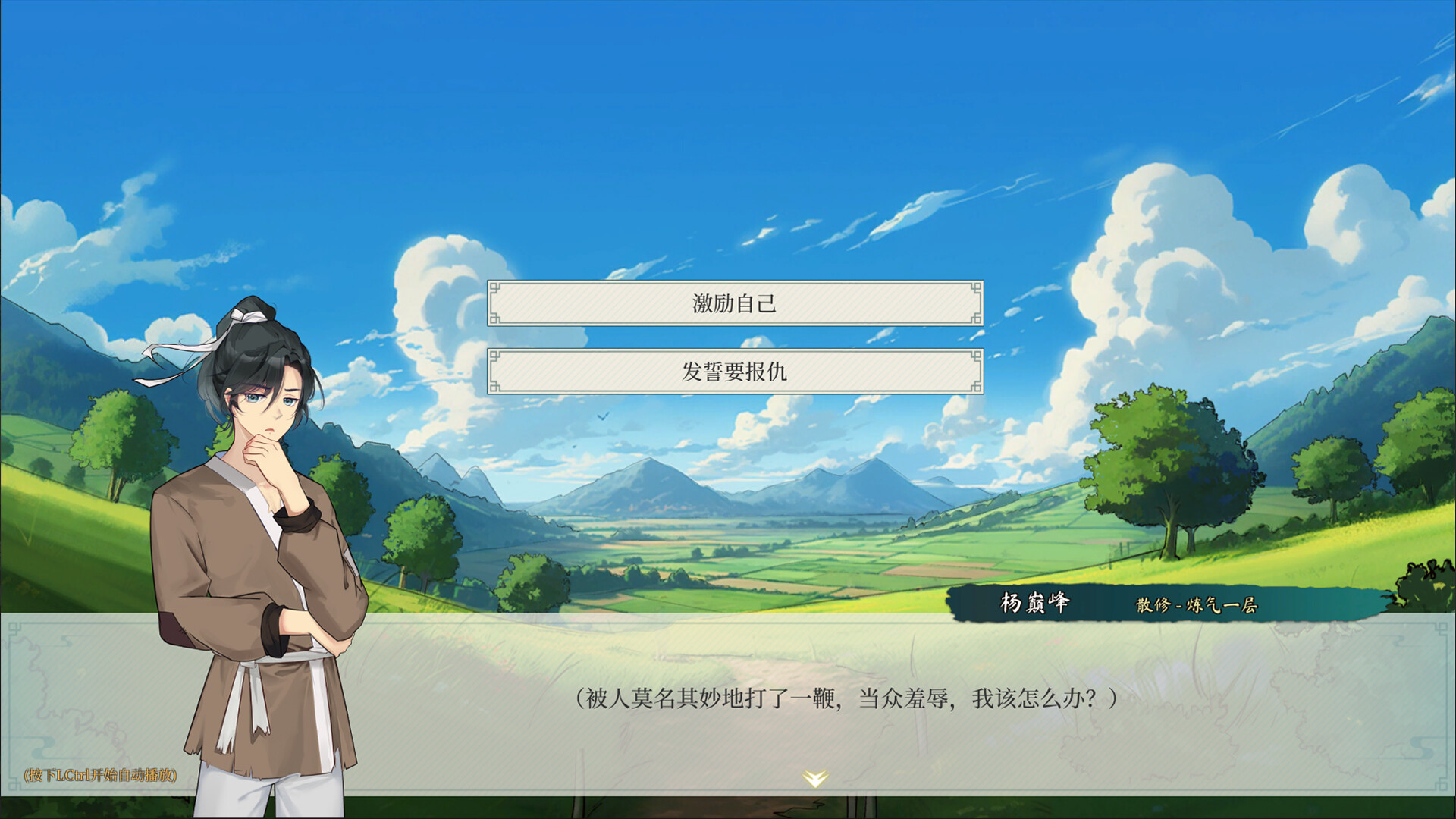Image resolution: width=1456 pixels, height=819 pixels.
Task: Choose the "发誓要报仇" revenge option
Action: tap(734, 372)
